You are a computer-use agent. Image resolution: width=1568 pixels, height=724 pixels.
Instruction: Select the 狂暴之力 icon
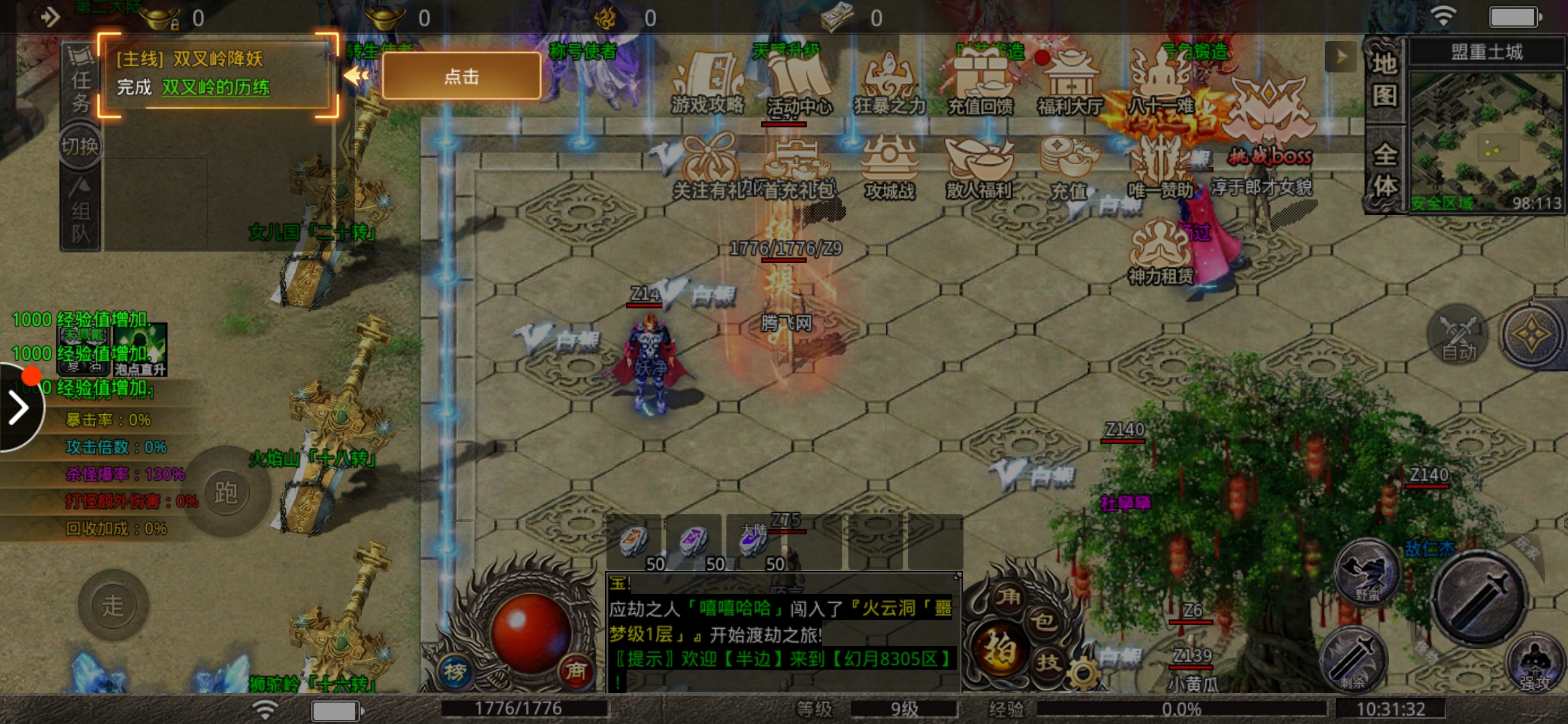889,83
